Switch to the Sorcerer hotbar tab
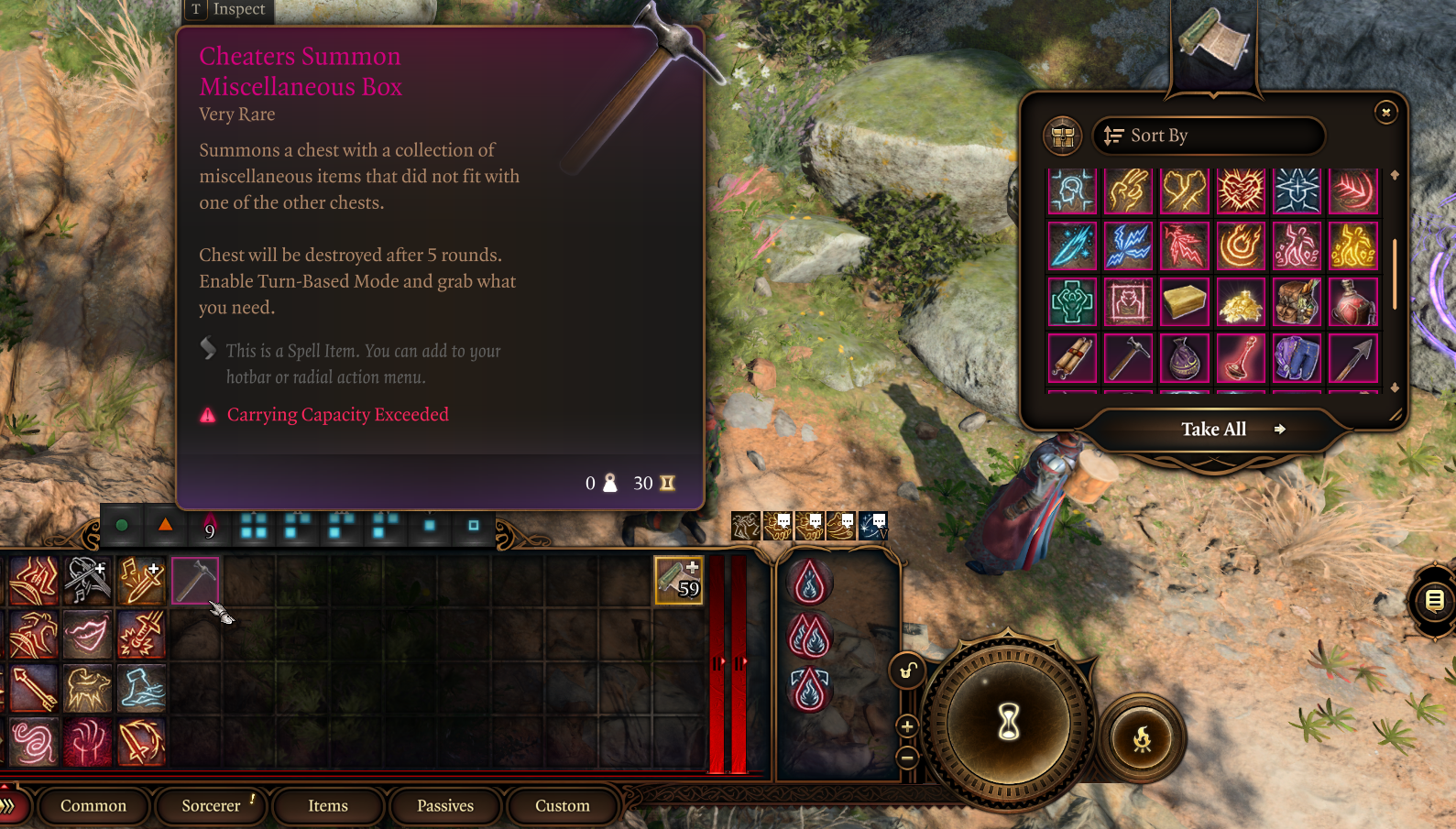Image resolution: width=1456 pixels, height=829 pixels. [x=211, y=806]
